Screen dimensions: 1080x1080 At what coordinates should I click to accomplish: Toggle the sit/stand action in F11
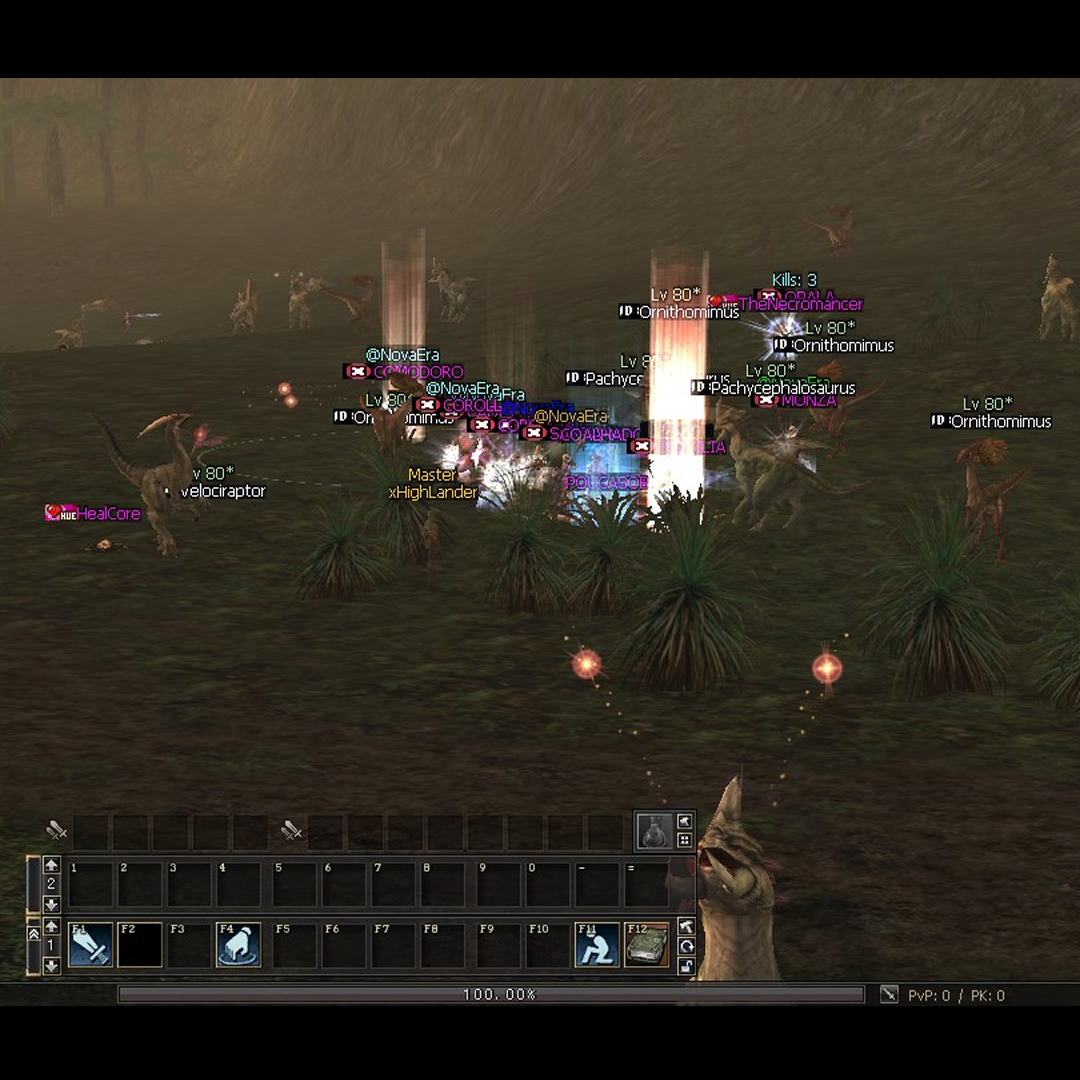click(x=597, y=945)
